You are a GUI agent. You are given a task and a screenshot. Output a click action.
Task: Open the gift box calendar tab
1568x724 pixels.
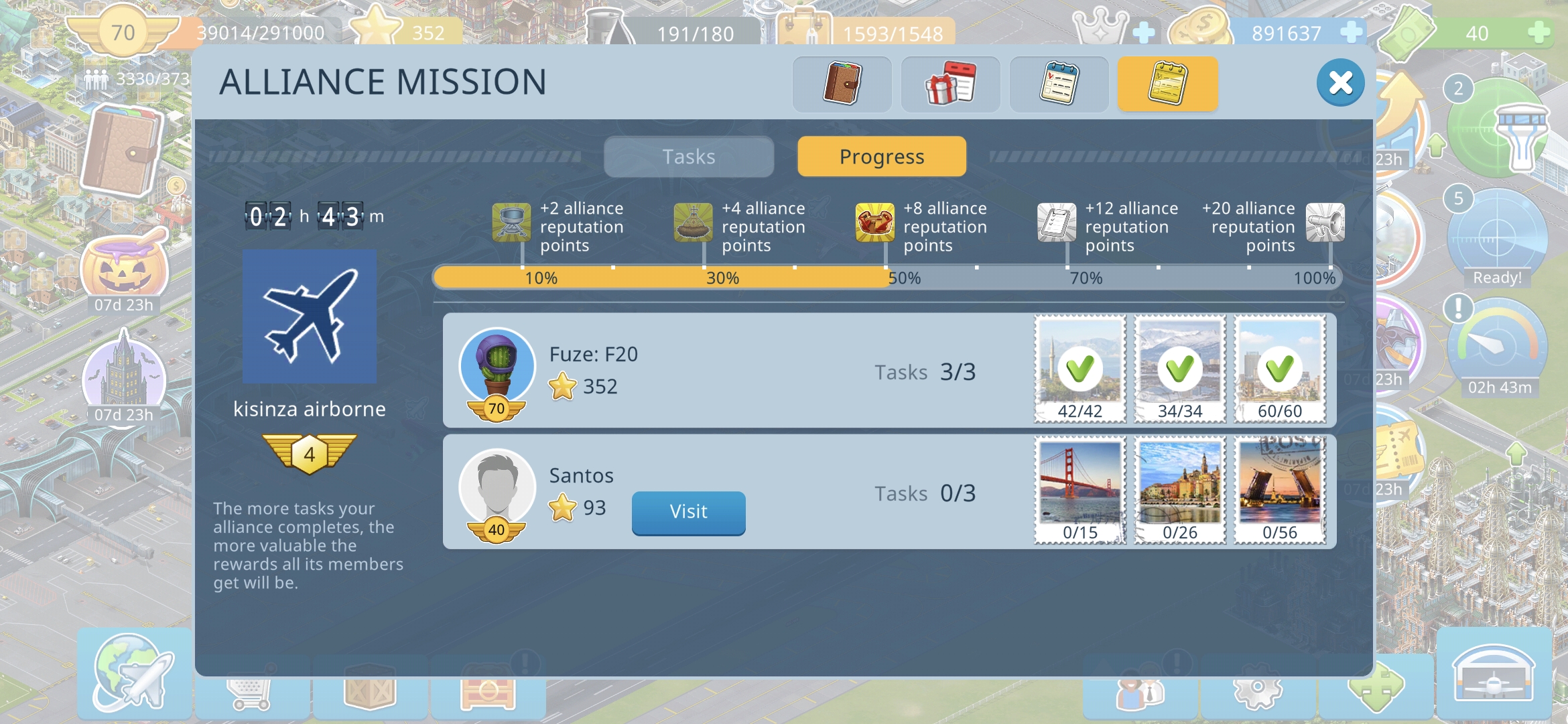pyautogui.click(x=950, y=84)
